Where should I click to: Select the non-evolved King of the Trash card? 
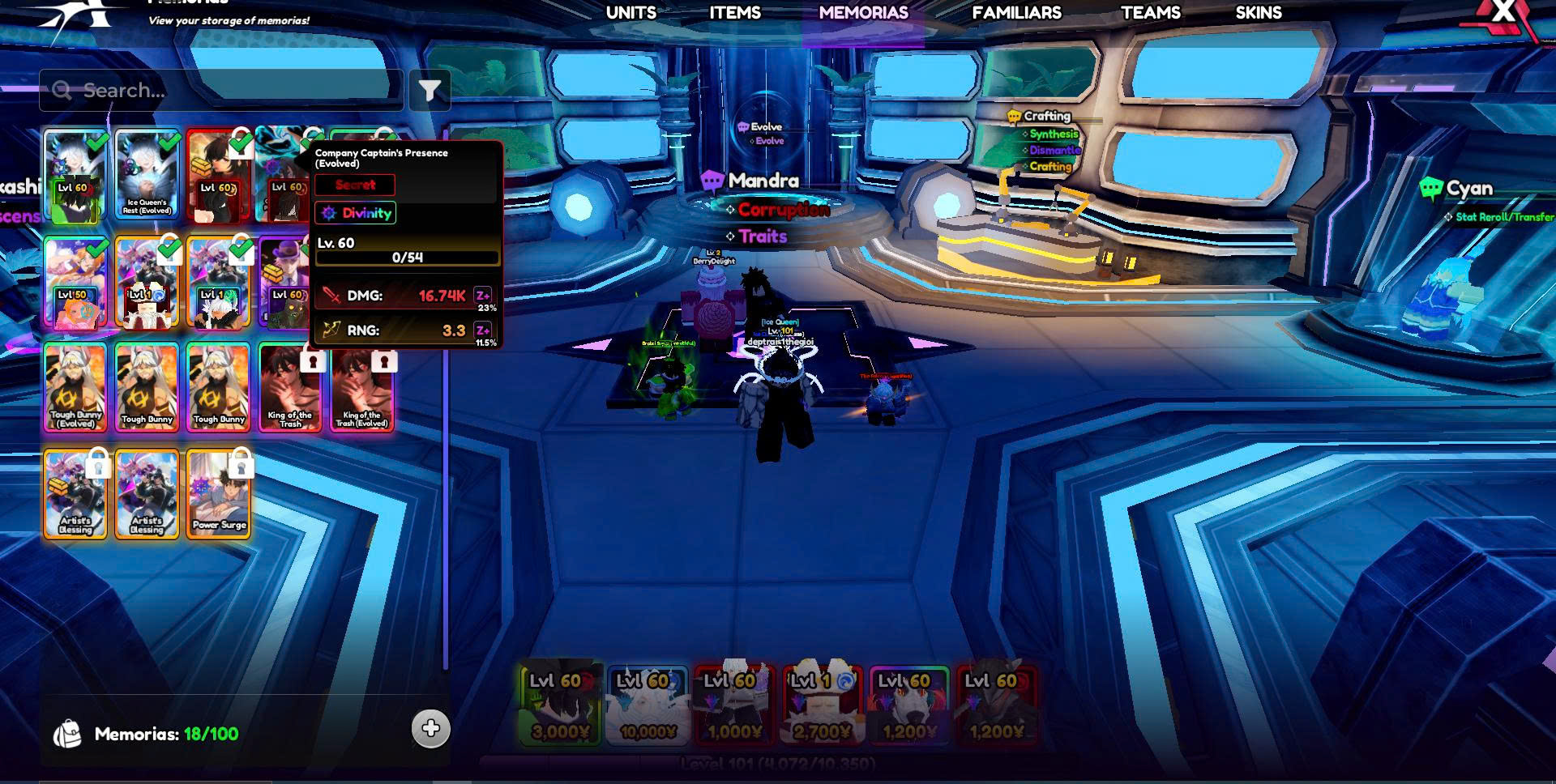[289, 387]
